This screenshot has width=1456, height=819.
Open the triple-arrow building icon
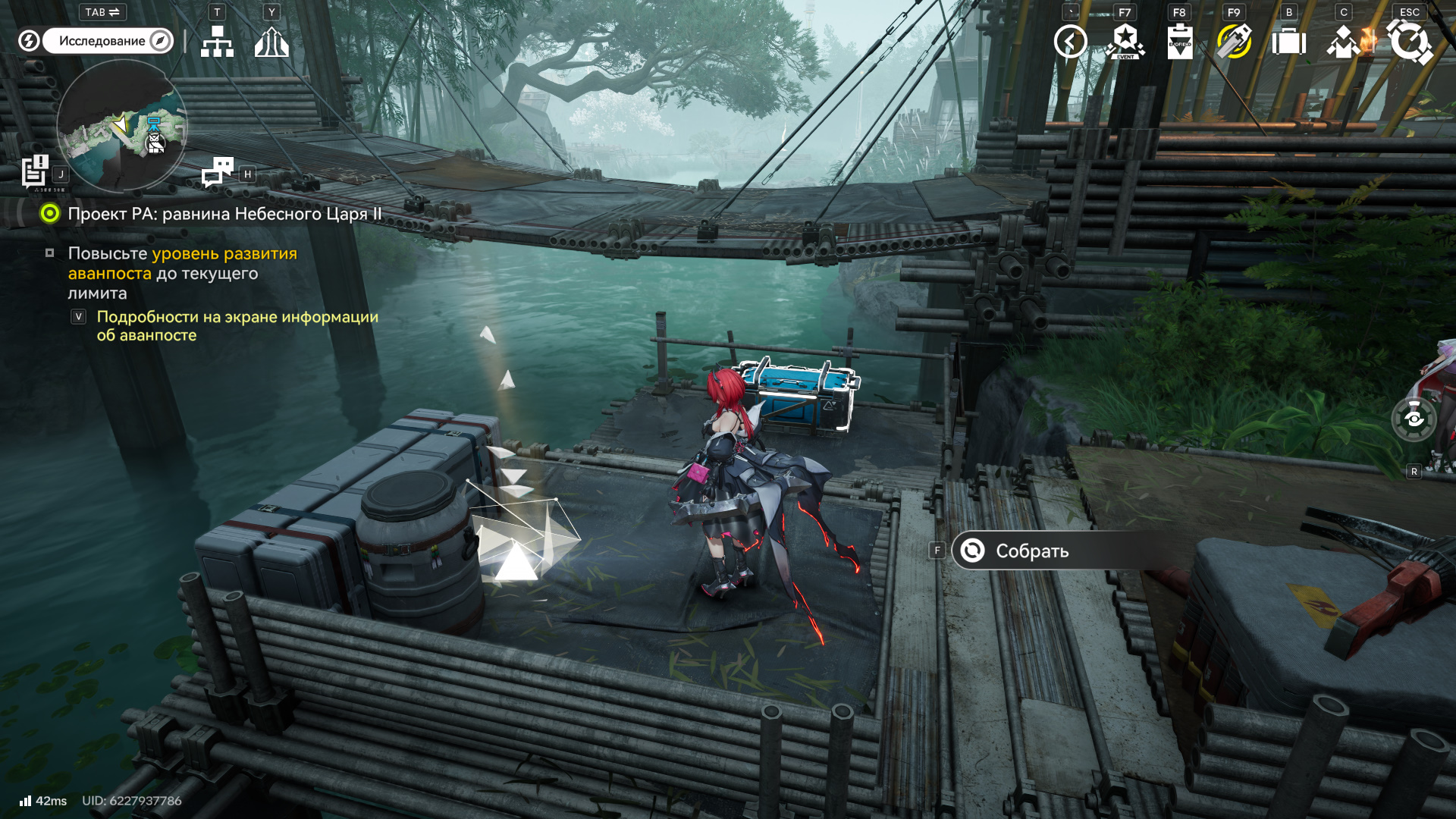pyautogui.click(x=271, y=42)
